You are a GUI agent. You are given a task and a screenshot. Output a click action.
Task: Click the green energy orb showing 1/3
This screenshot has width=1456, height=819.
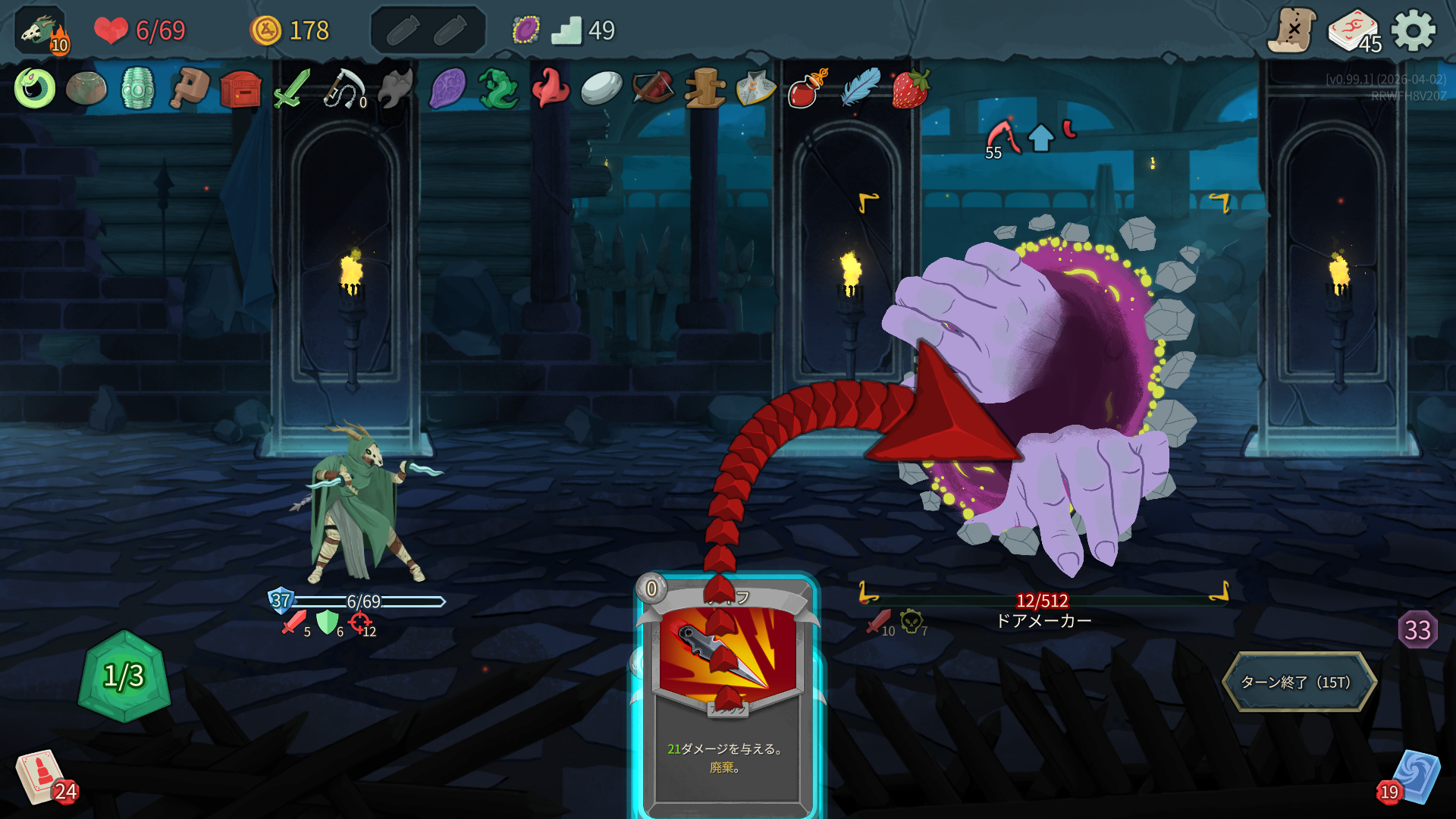[124, 676]
